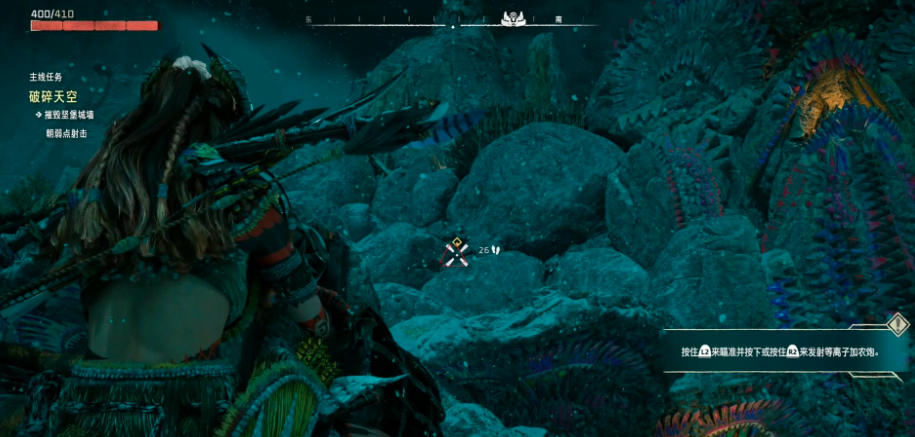915x437 pixels.
Task: Select the 摧毁堡垒城墙 quest objective
Action: coord(69,116)
